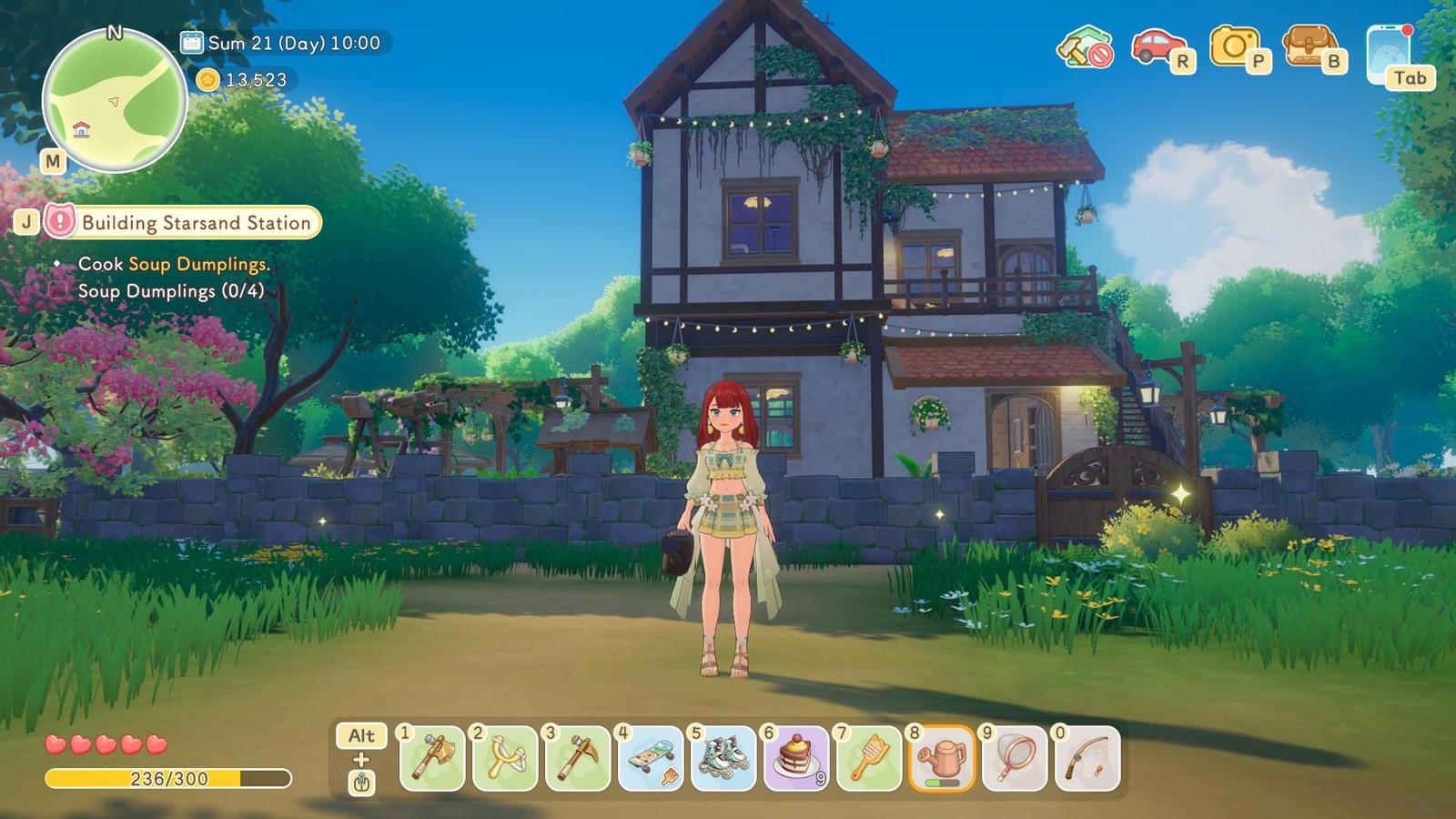The height and width of the screenshot is (819, 1456).
Task: Toggle the Alt hotbar row
Action: point(360,737)
